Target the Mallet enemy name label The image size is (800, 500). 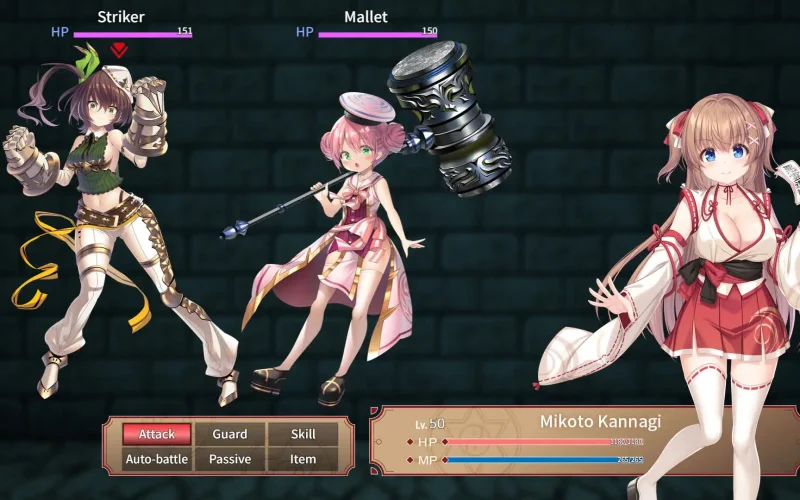point(365,17)
